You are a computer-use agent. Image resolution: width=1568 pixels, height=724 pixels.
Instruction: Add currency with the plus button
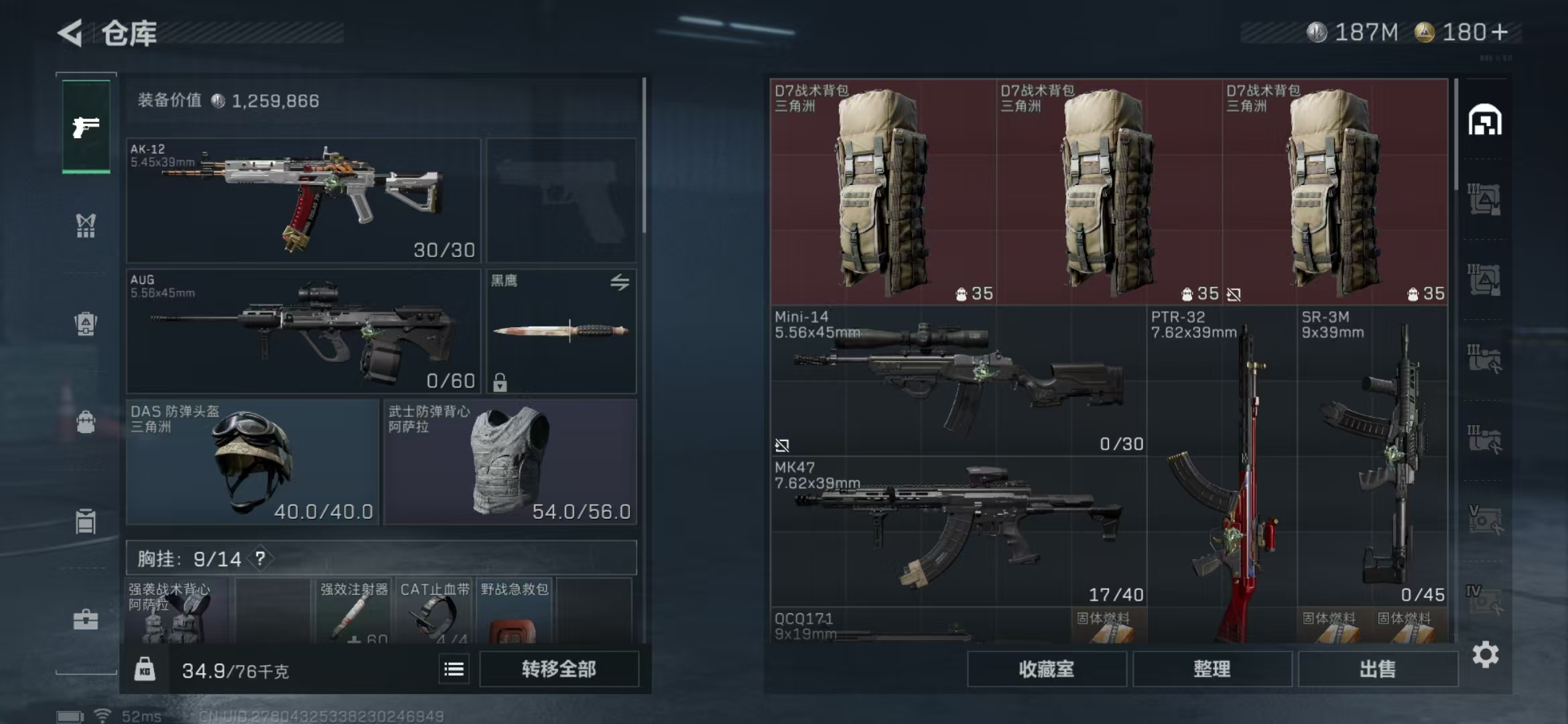click(x=1500, y=32)
